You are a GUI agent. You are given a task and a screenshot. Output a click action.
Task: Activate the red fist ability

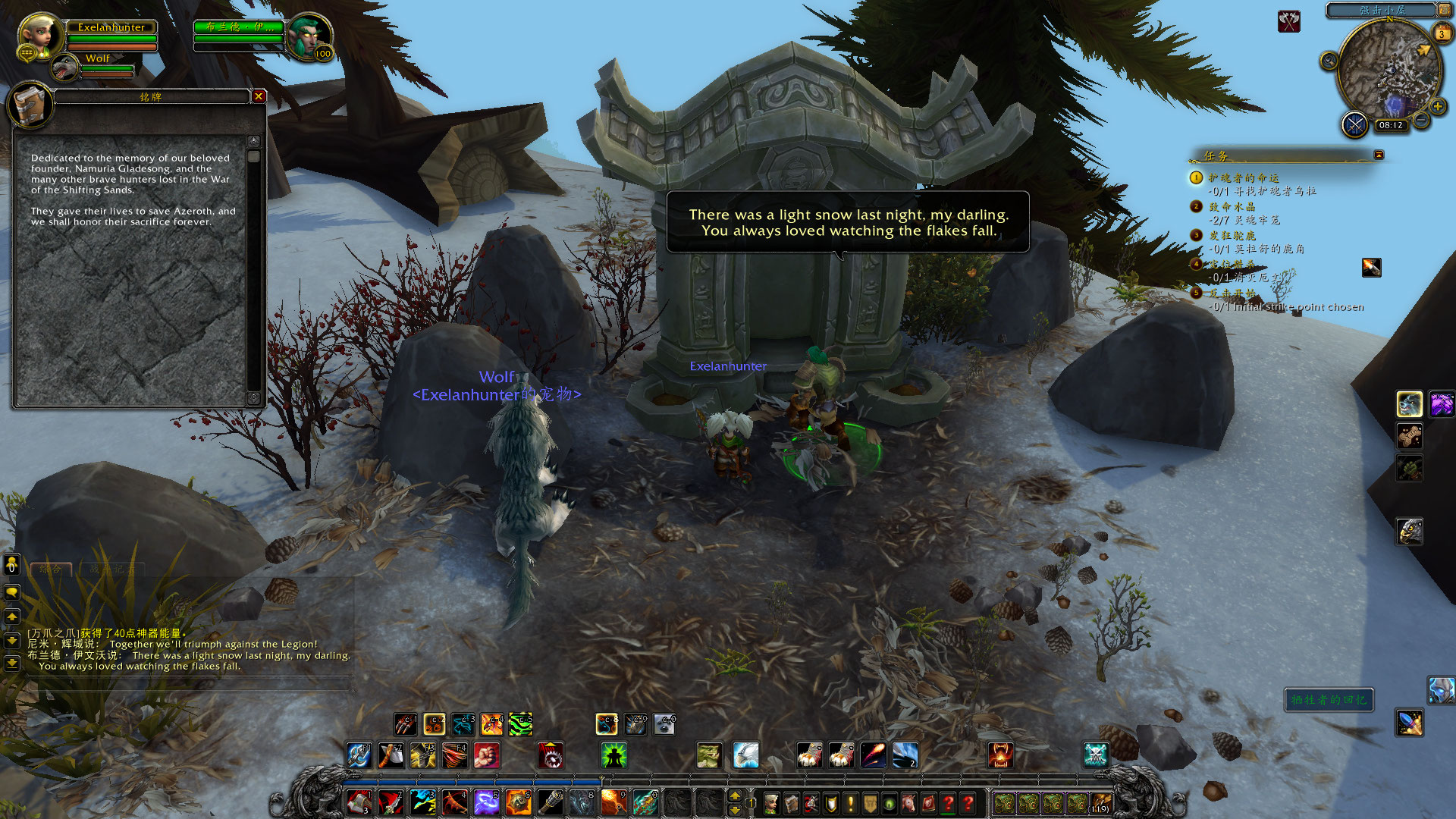point(486,755)
